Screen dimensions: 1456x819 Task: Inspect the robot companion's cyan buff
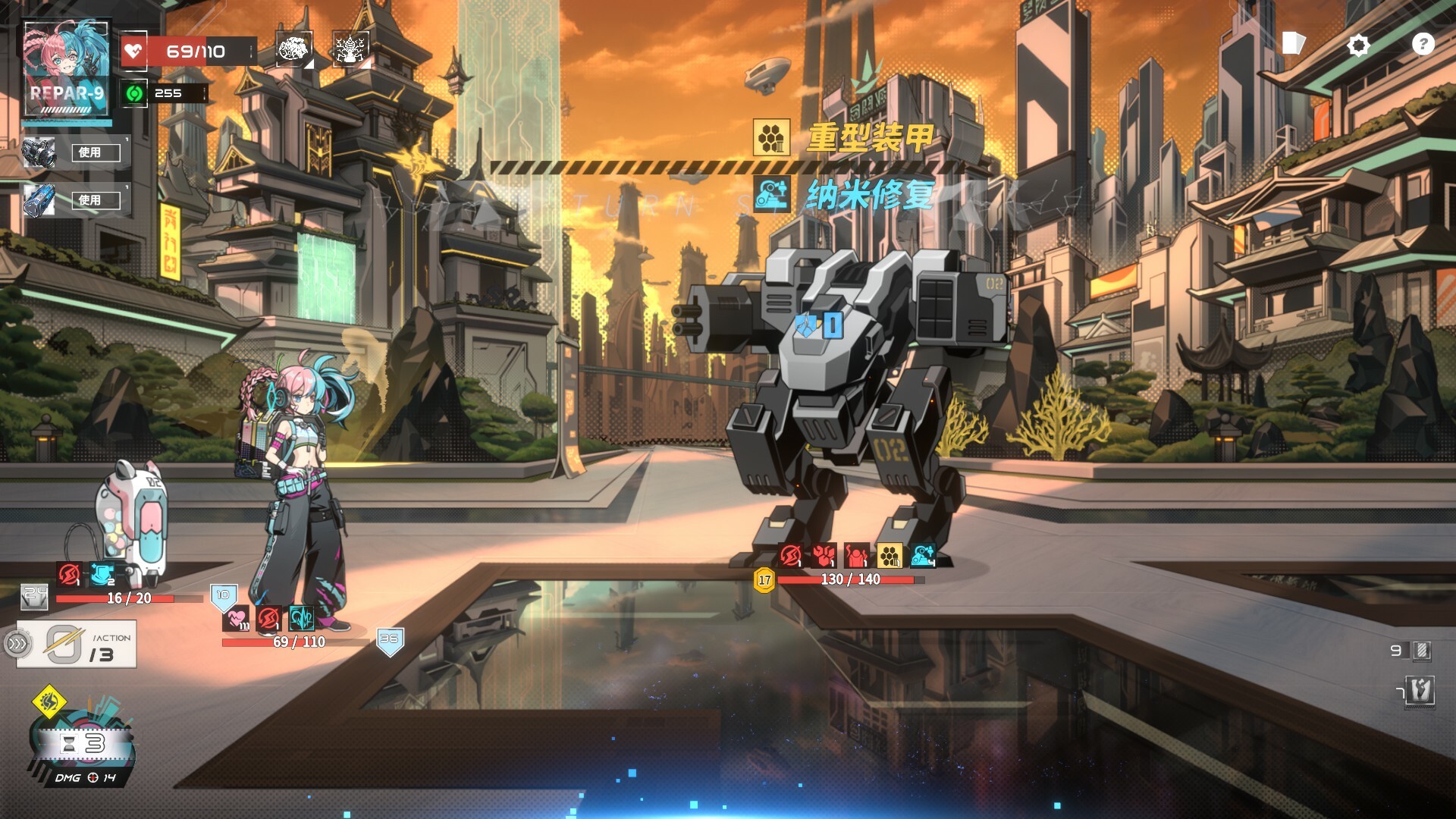(101, 575)
